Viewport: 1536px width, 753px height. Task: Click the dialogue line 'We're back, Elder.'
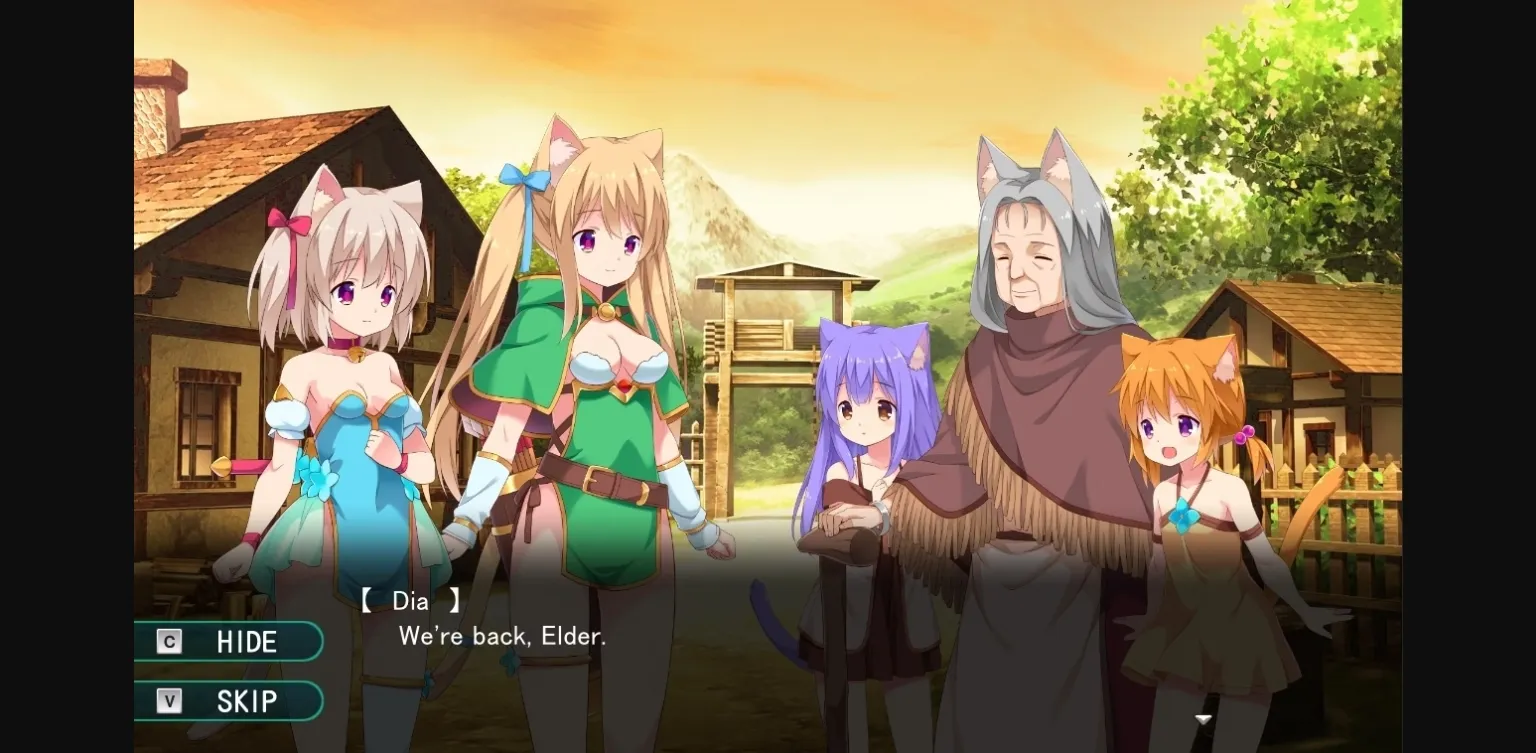(503, 637)
